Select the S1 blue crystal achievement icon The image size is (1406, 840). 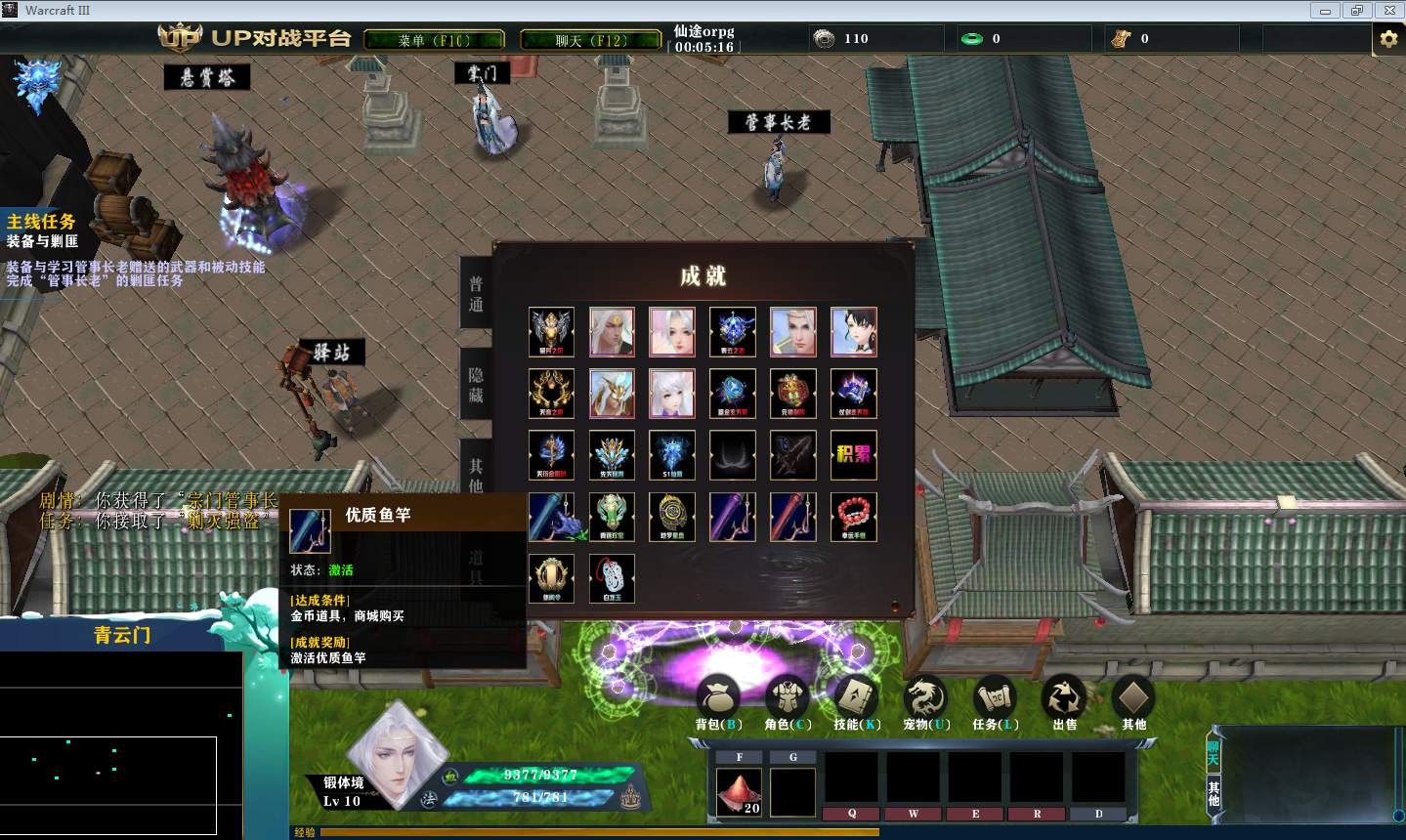672,455
